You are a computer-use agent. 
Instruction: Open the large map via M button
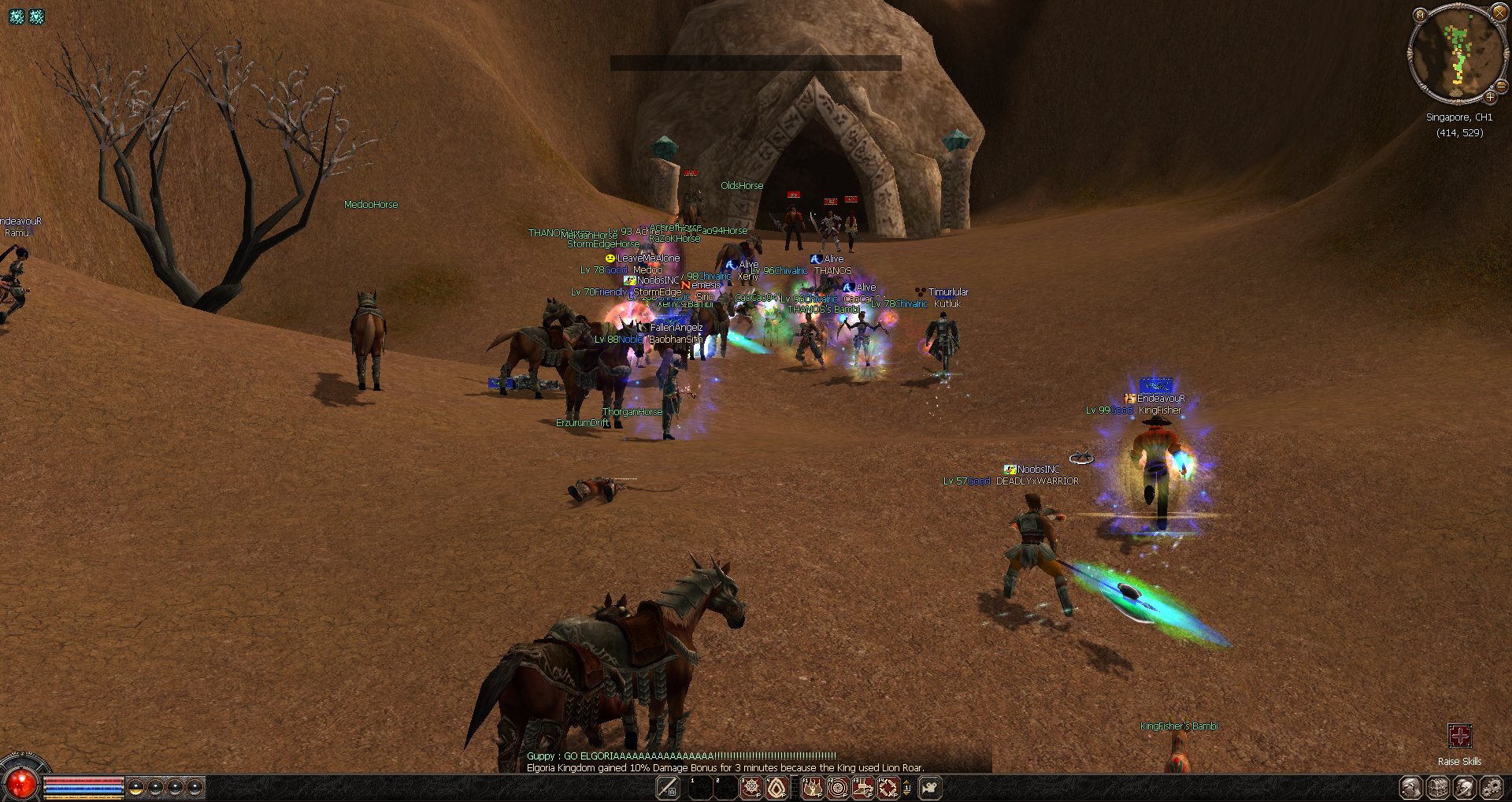1420,14
